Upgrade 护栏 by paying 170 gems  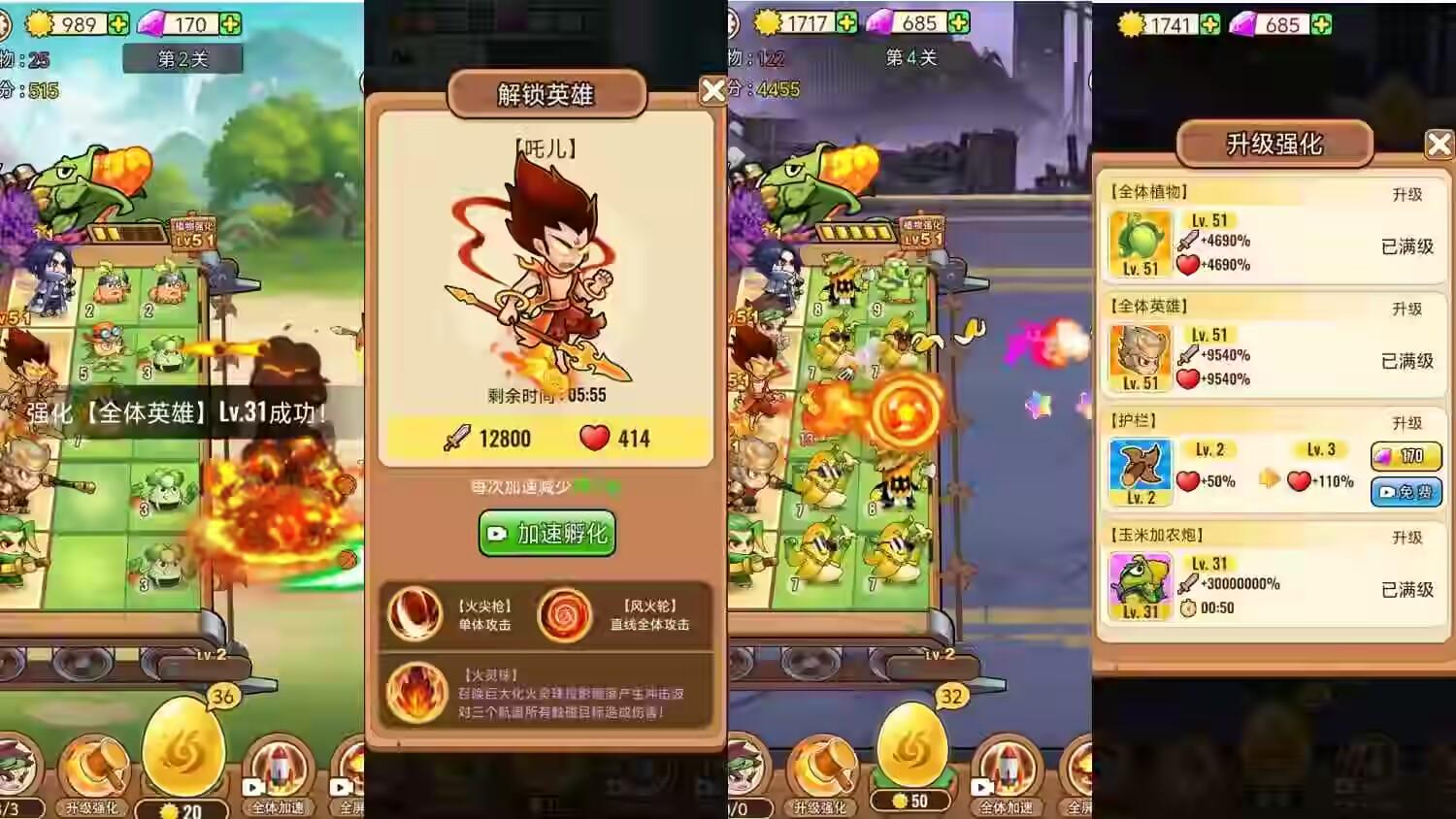point(1405,456)
